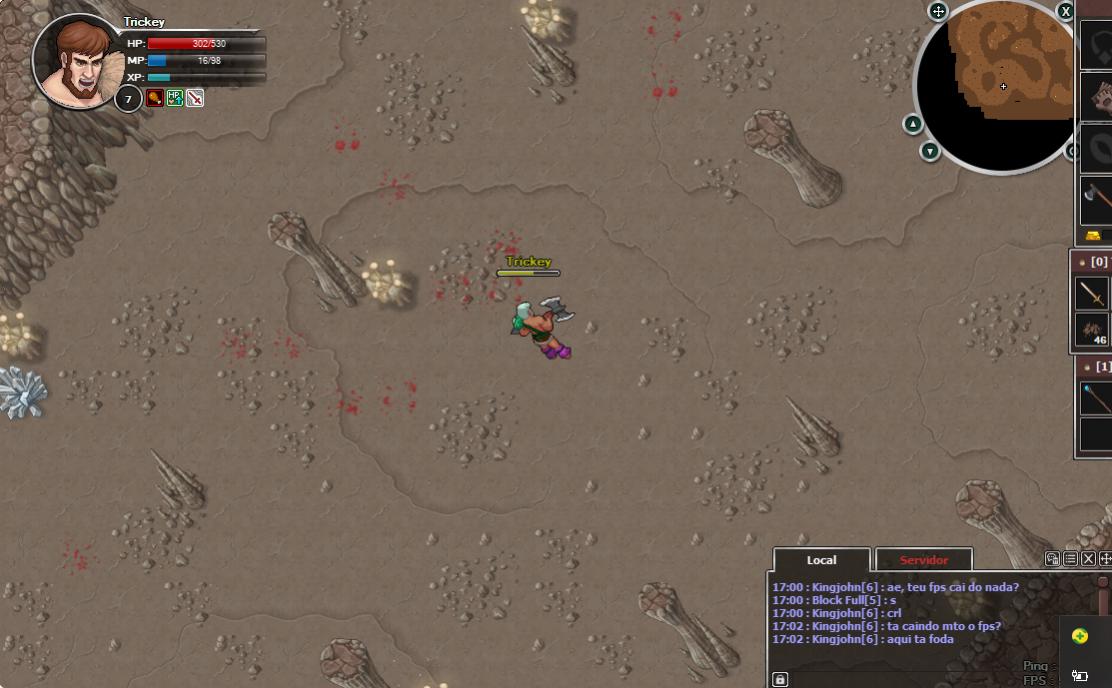Click the red sword status icon

(195, 98)
